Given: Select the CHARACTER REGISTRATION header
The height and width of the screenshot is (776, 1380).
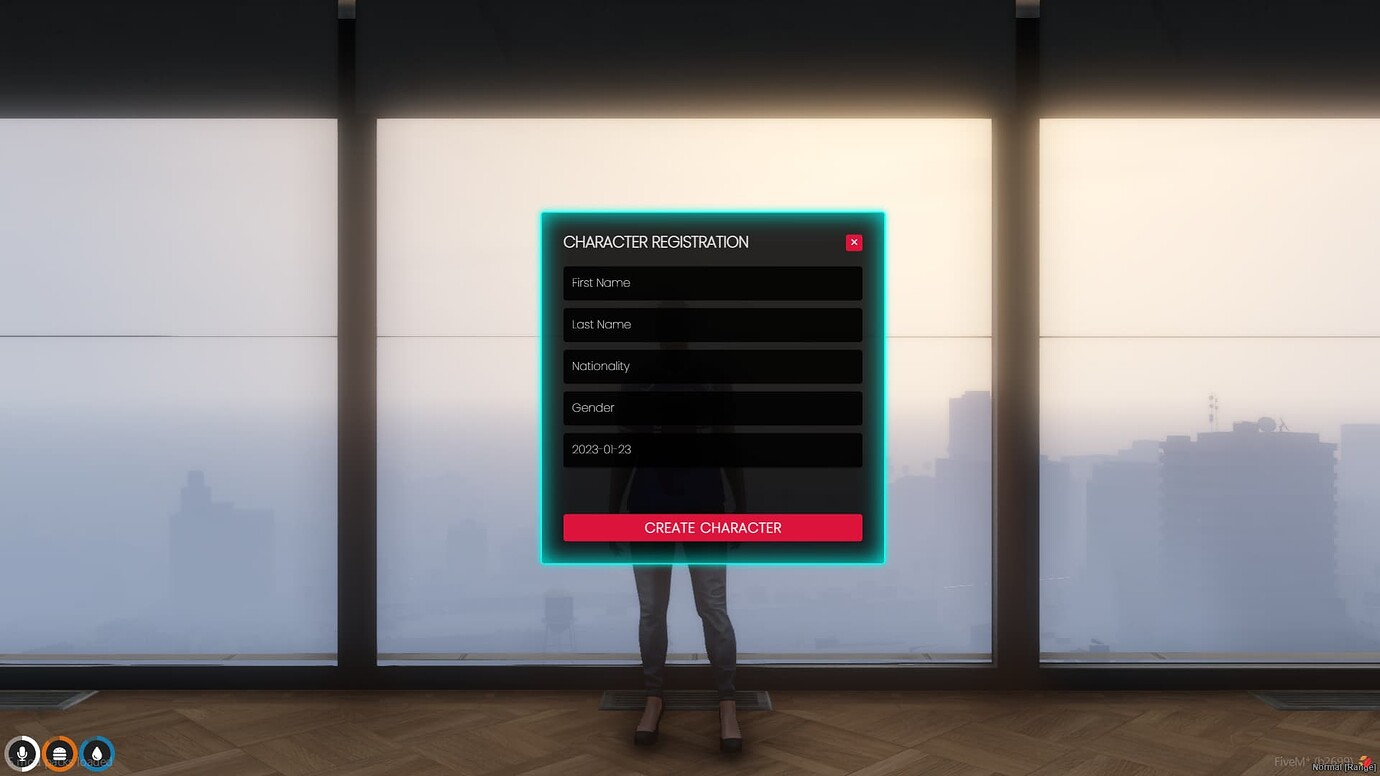Looking at the screenshot, I should (x=656, y=242).
